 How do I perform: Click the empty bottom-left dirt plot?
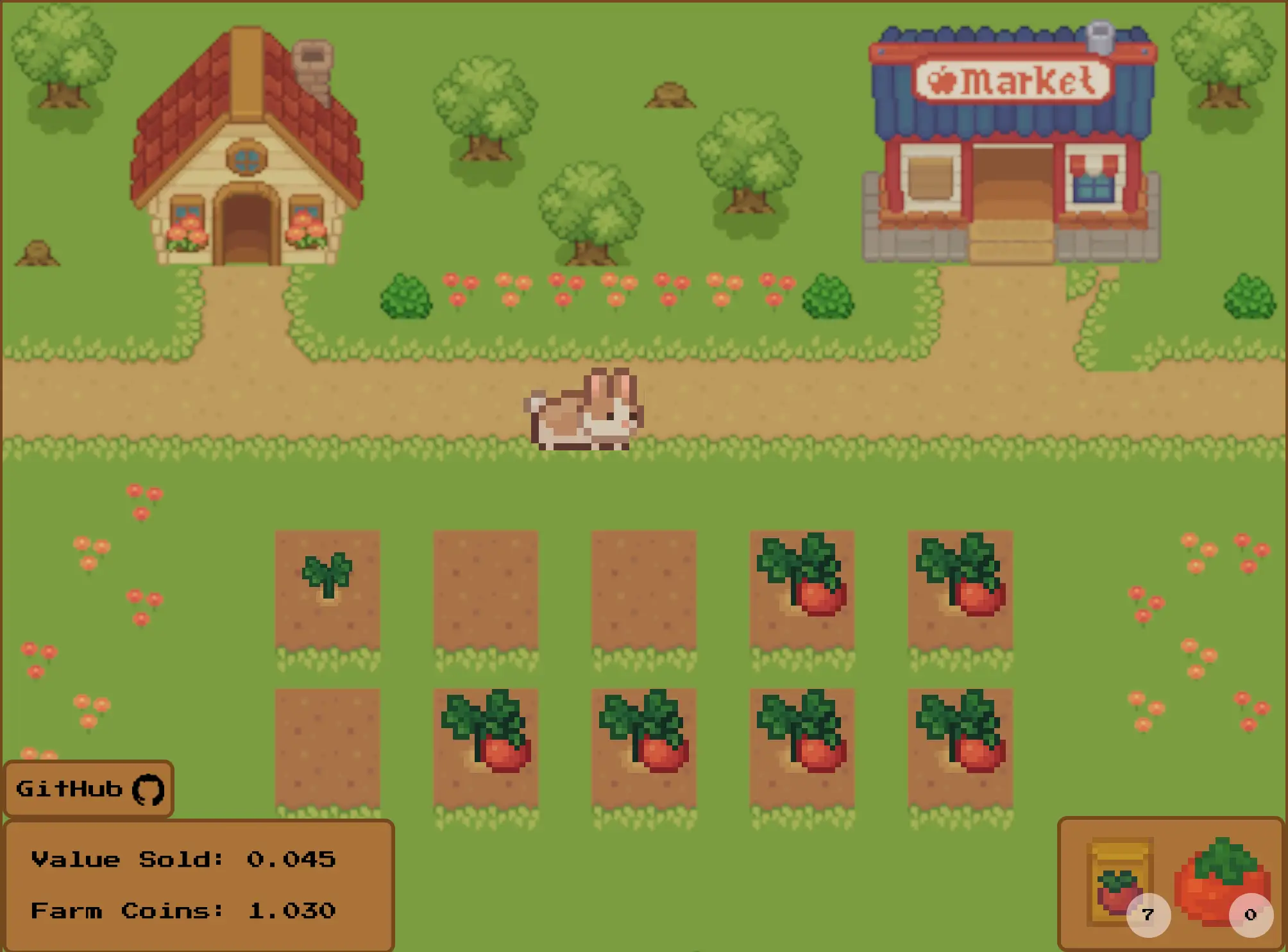tap(327, 744)
